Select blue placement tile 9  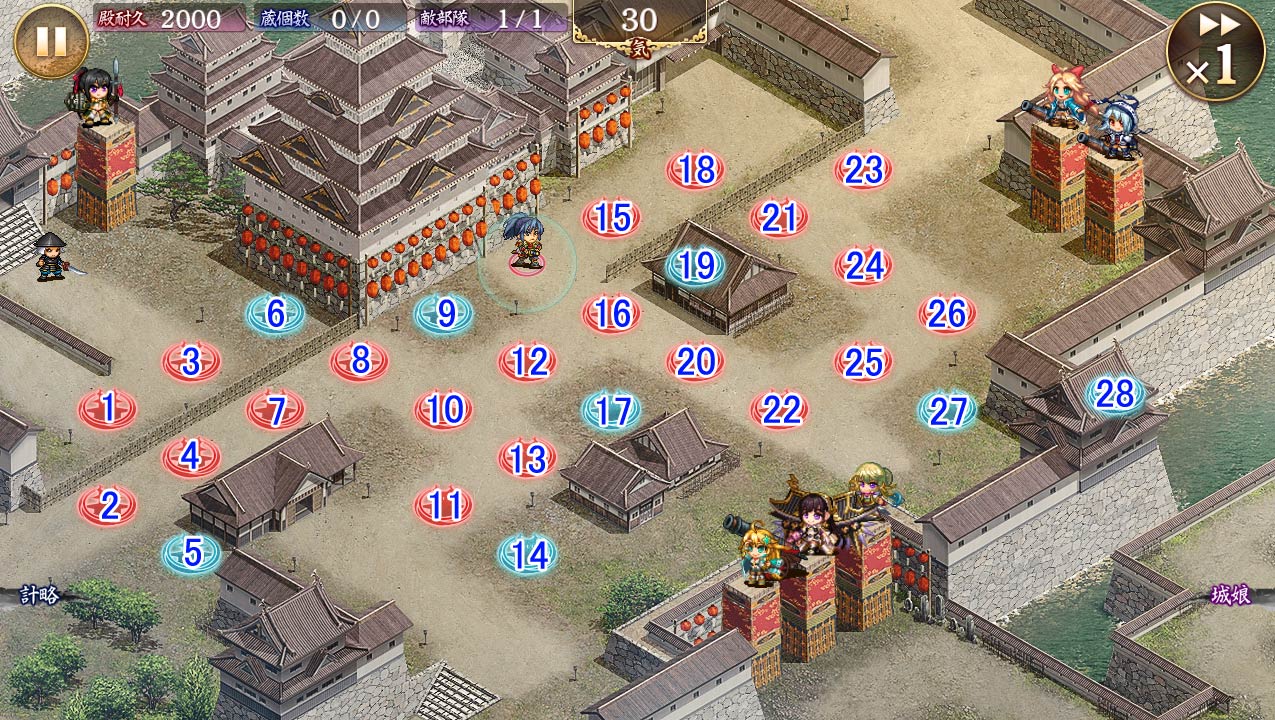(x=444, y=314)
